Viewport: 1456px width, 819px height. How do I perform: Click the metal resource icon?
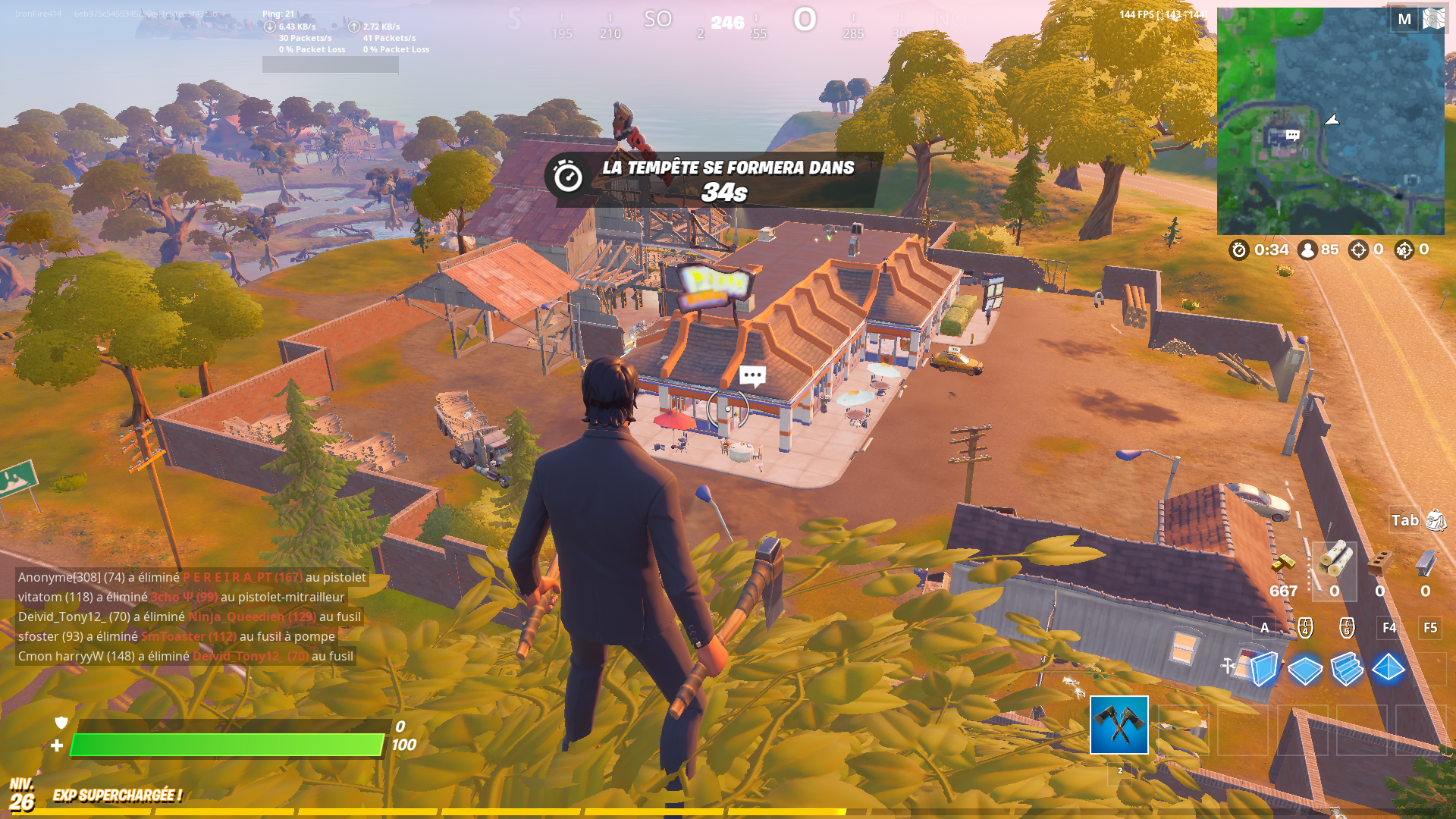click(x=1426, y=564)
